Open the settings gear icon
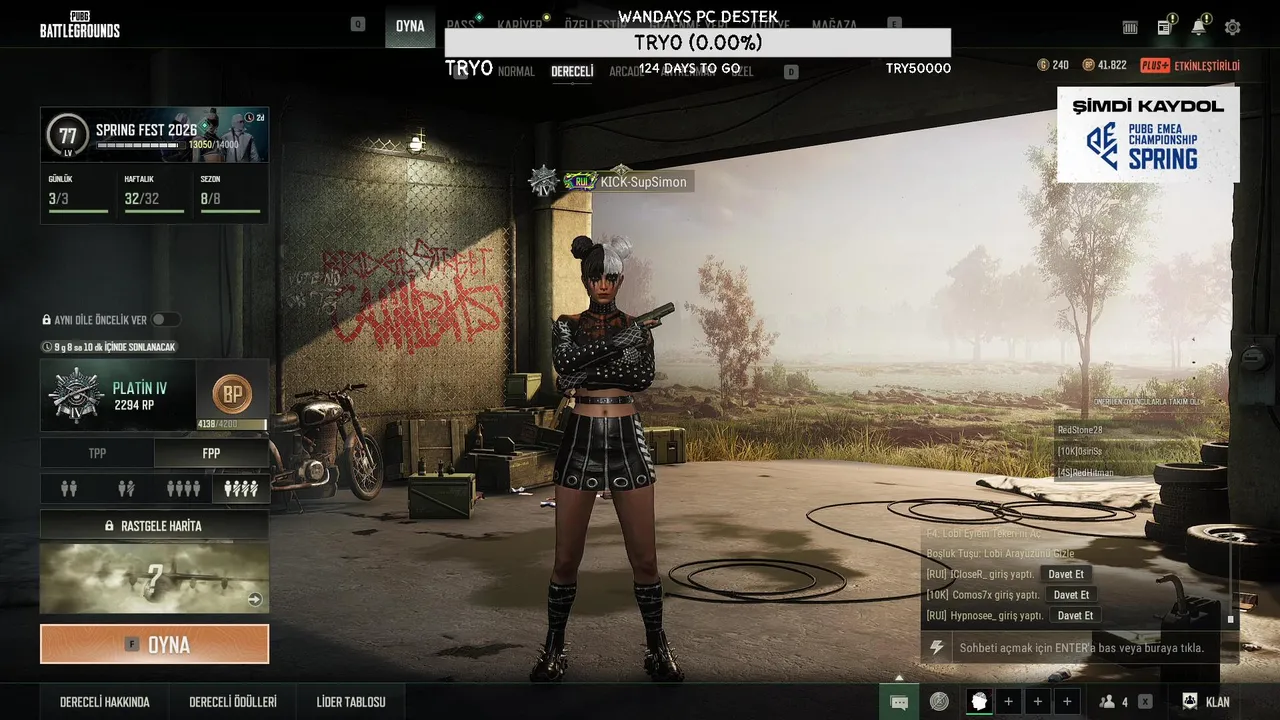This screenshot has height=720, width=1280. click(1233, 28)
